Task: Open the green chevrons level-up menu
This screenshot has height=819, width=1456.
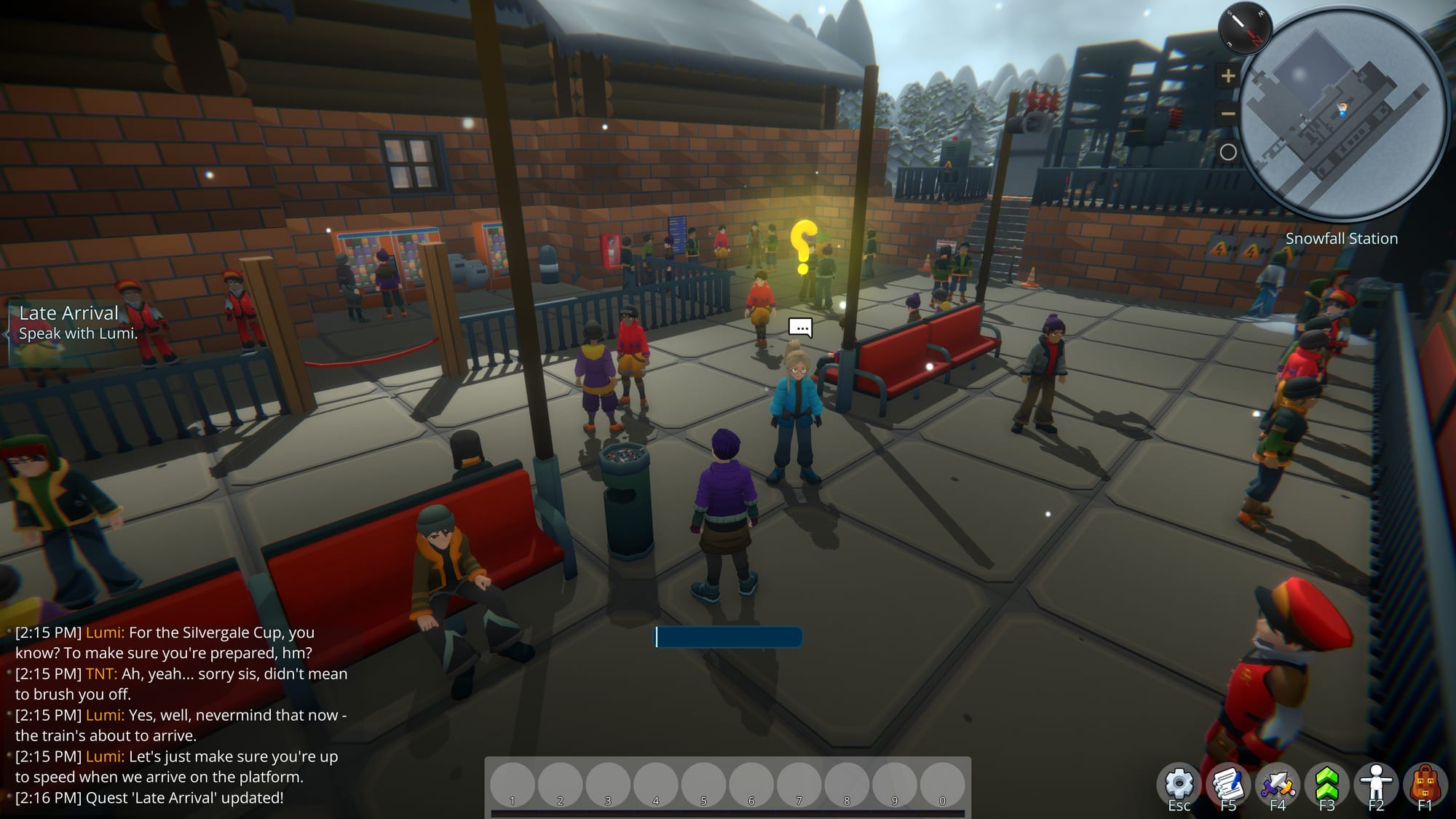Action: 1326,785
